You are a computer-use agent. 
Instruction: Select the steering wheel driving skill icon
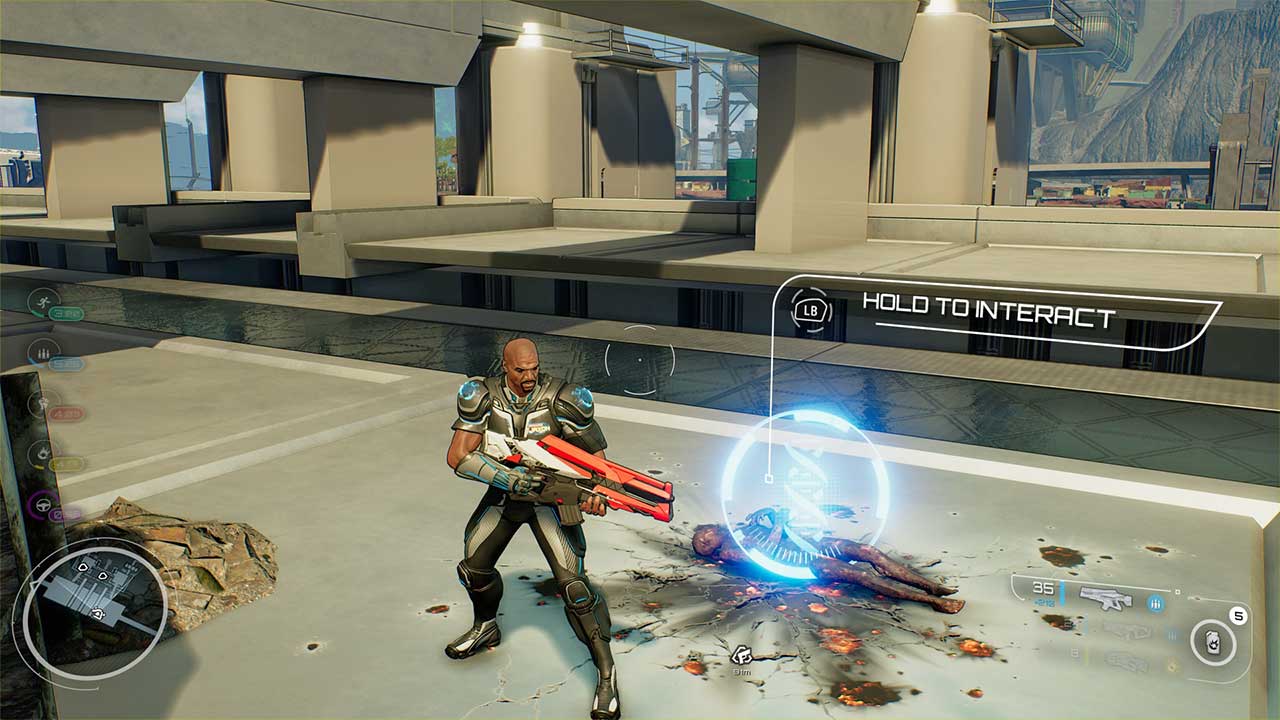pos(43,507)
